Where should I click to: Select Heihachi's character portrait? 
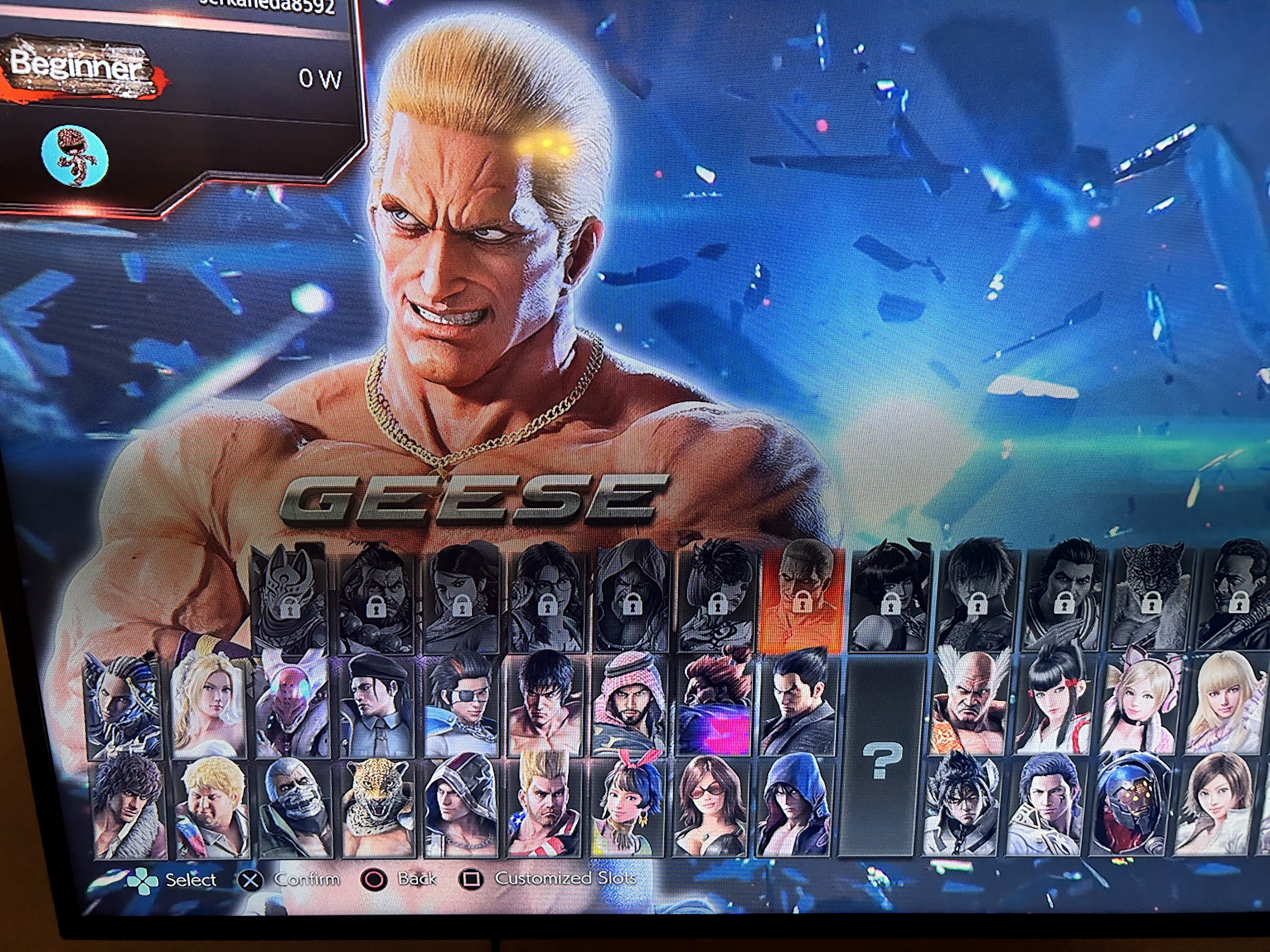[x=969, y=705]
